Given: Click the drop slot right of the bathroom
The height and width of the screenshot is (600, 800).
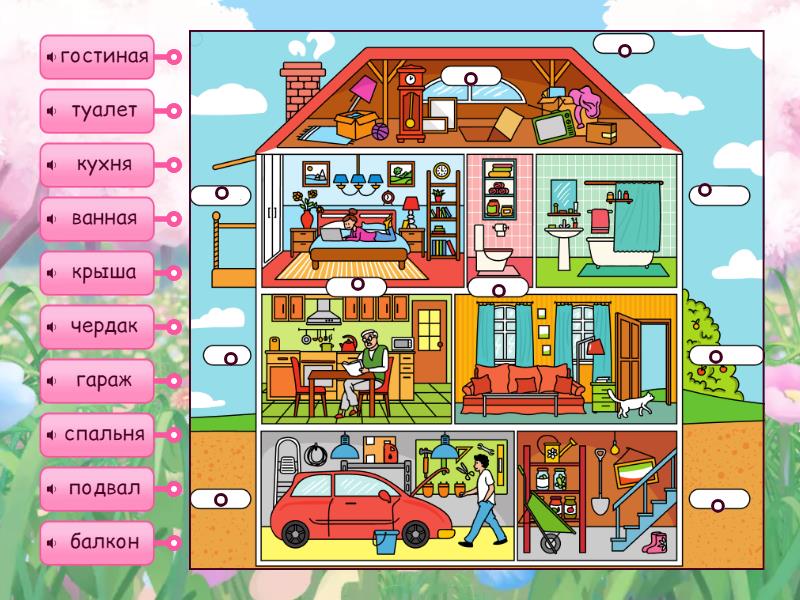Looking at the screenshot, I should coord(718,191).
